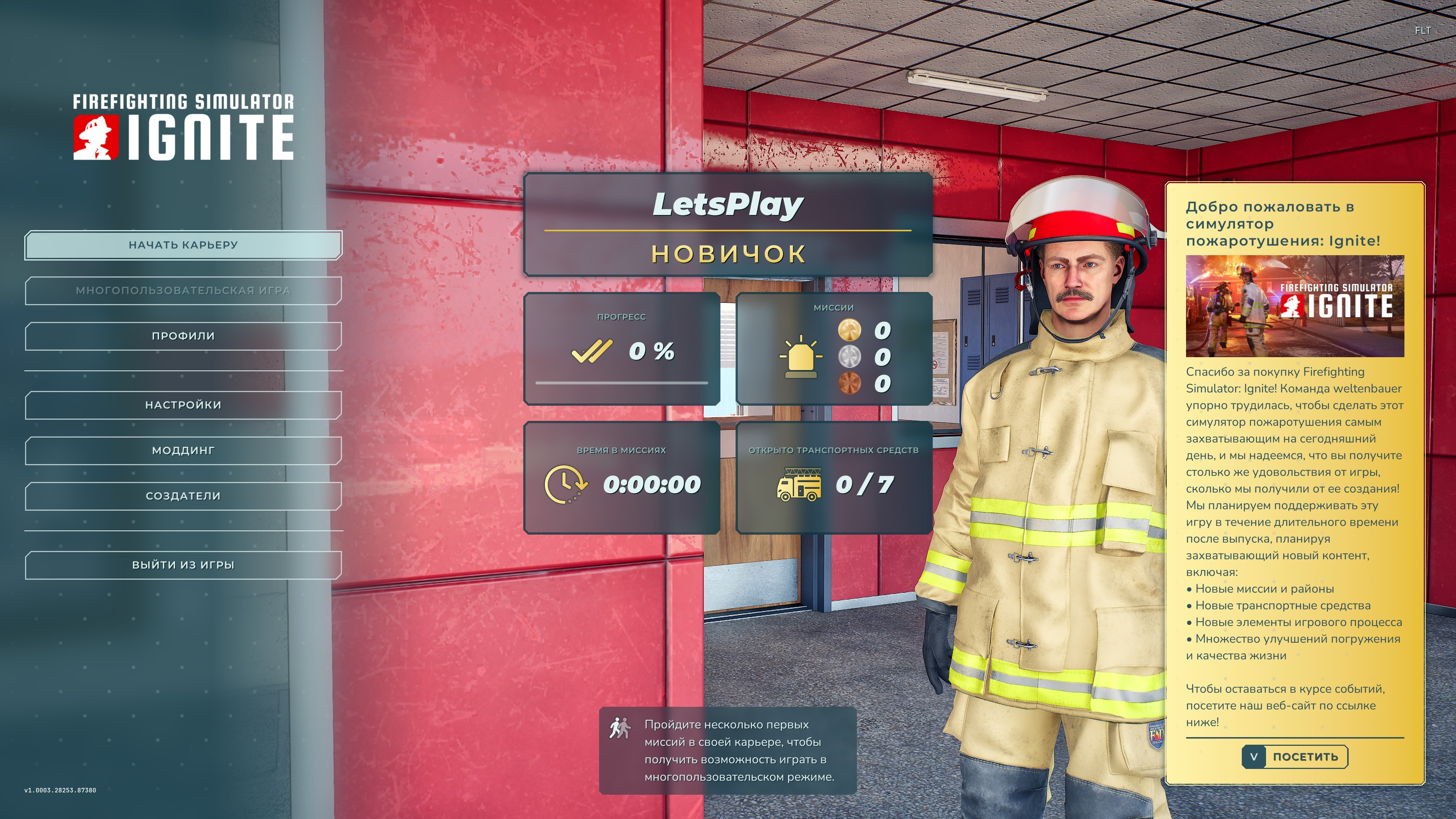
Task: Open the Настройки settings menu
Action: [x=183, y=405]
